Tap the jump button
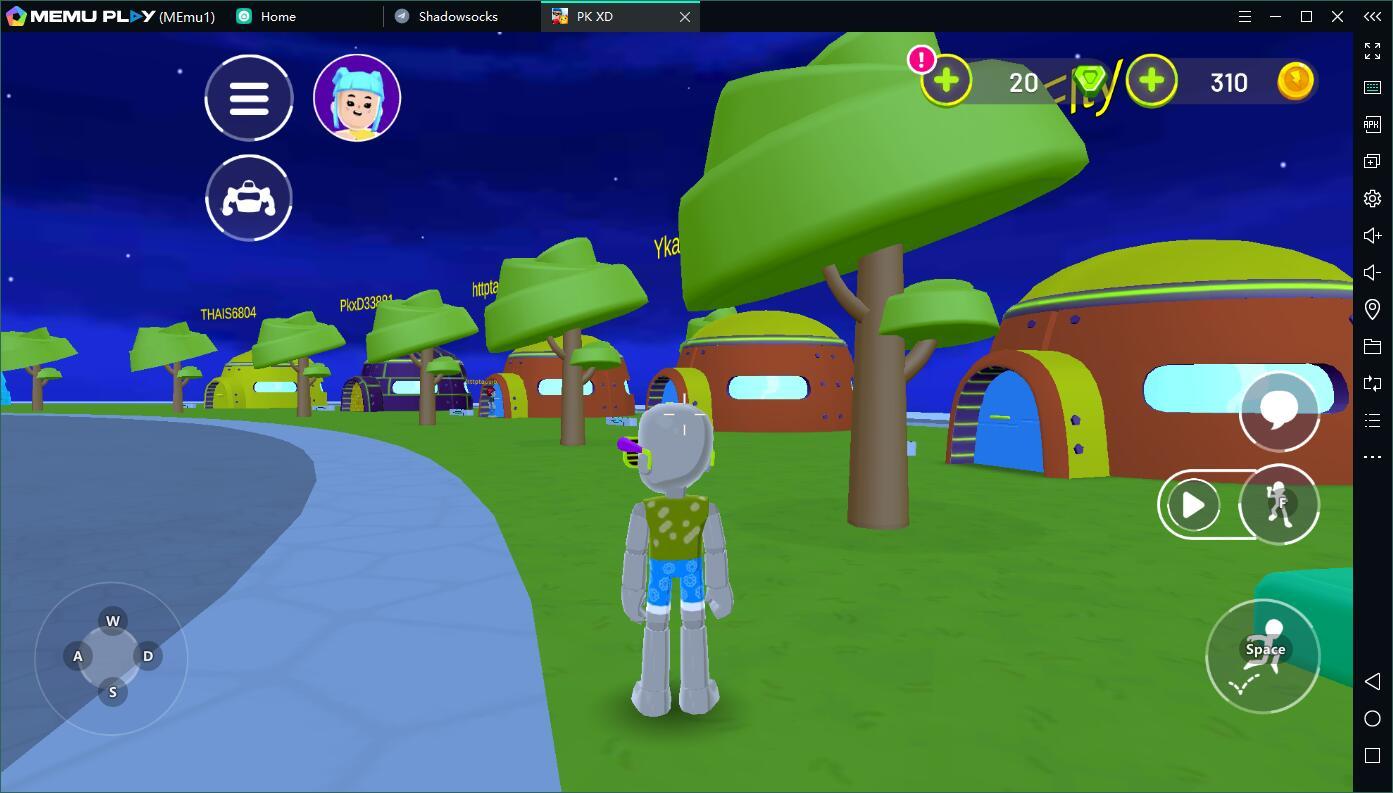 [x=1263, y=656]
